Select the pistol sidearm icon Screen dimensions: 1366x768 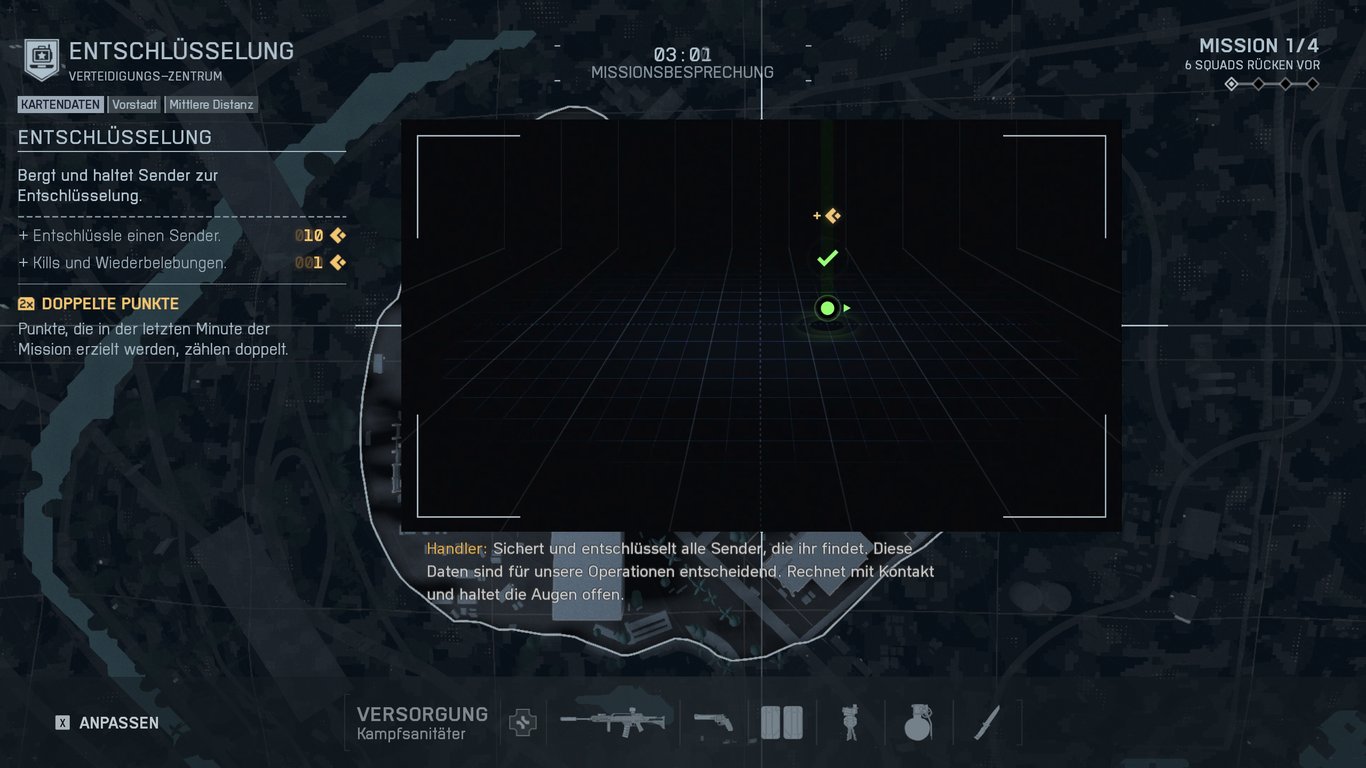pyautogui.click(x=714, y=722)
